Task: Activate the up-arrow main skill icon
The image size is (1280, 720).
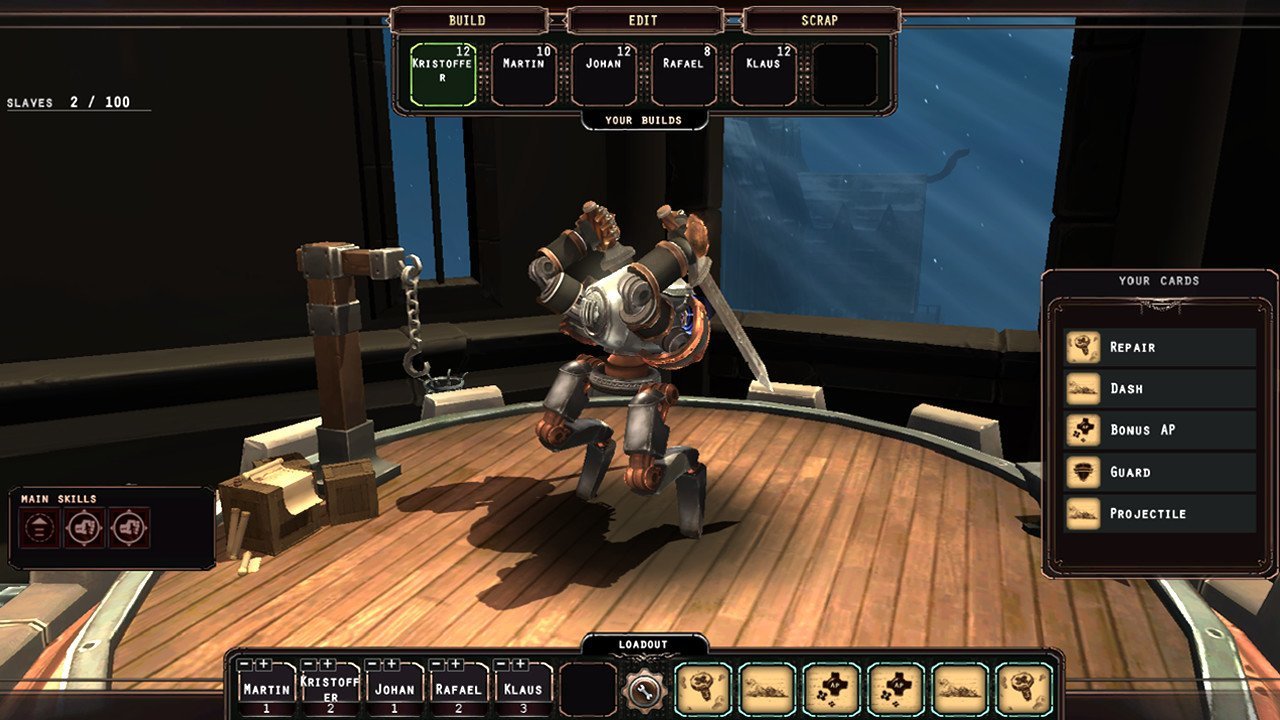Action: pos(39,527)
